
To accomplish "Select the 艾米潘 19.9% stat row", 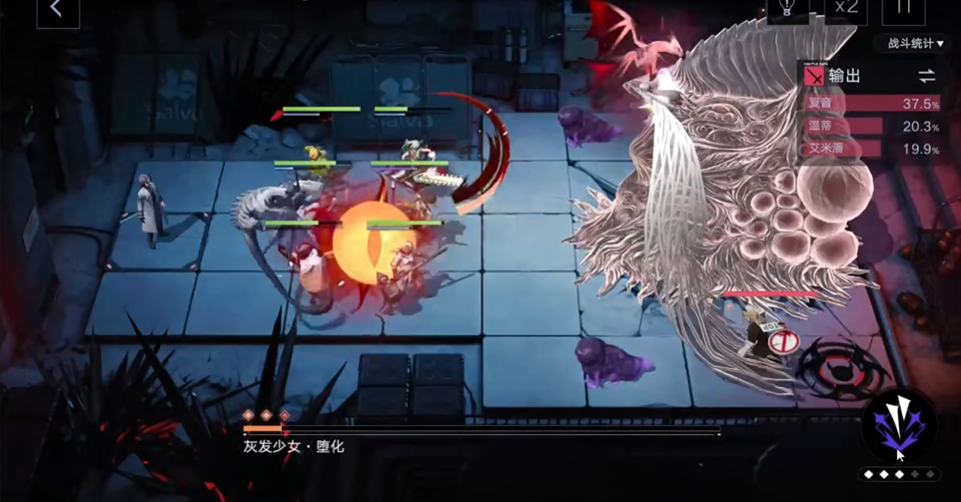I will click(x=871, y=149).
